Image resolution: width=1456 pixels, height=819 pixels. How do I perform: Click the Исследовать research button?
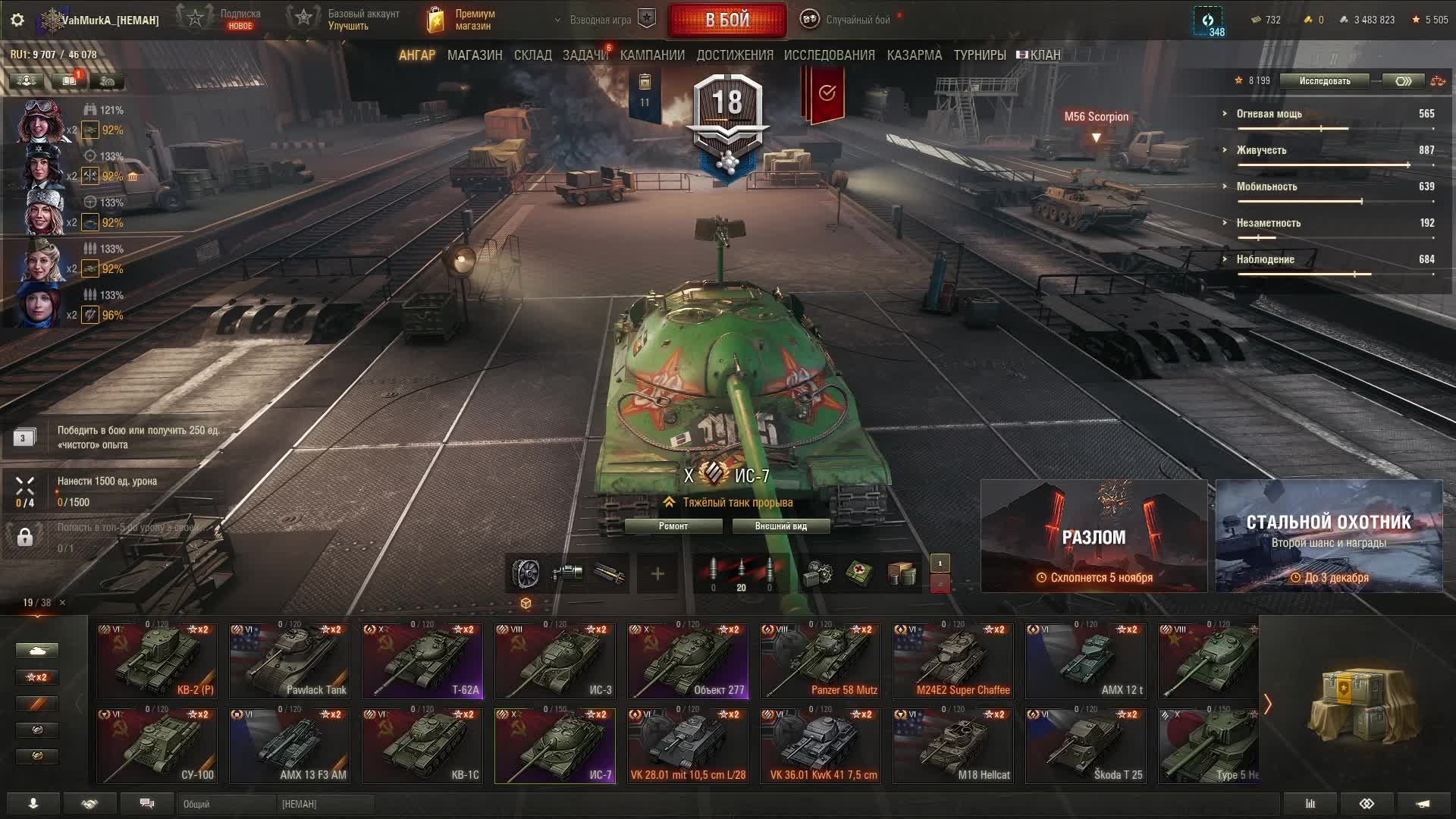tap(1324, 81)
